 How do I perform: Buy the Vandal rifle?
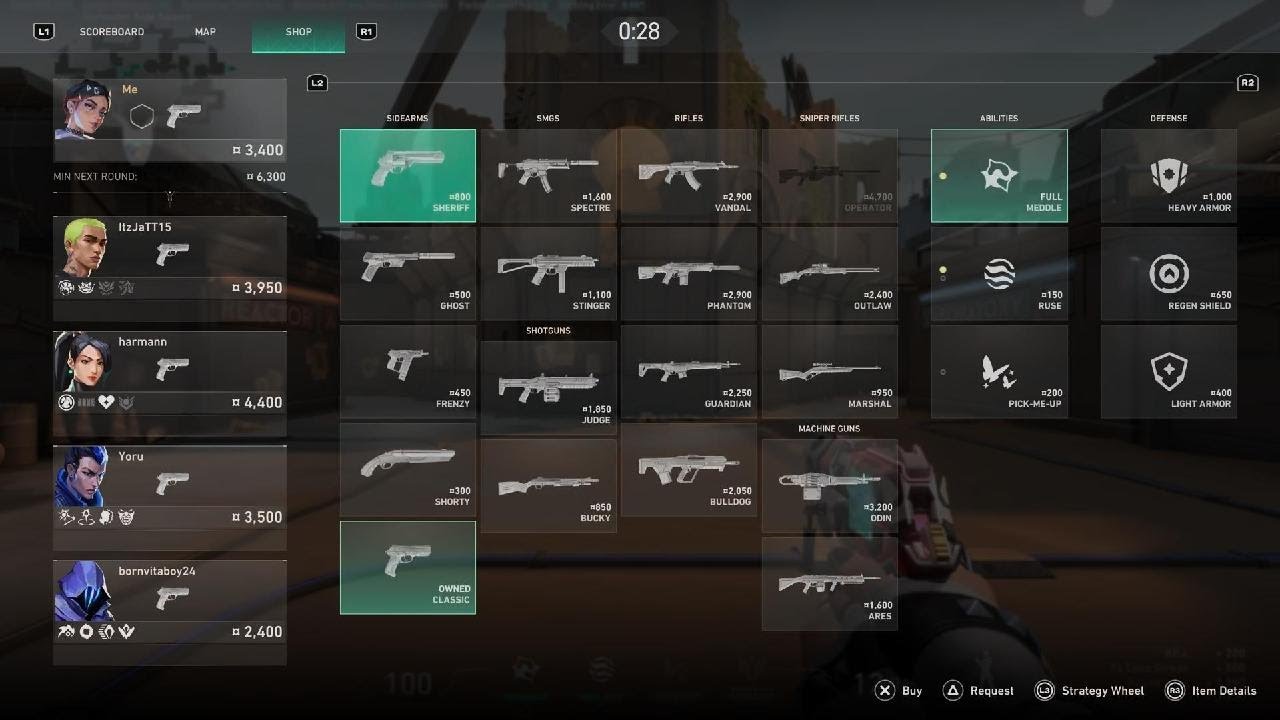[688, 175]
